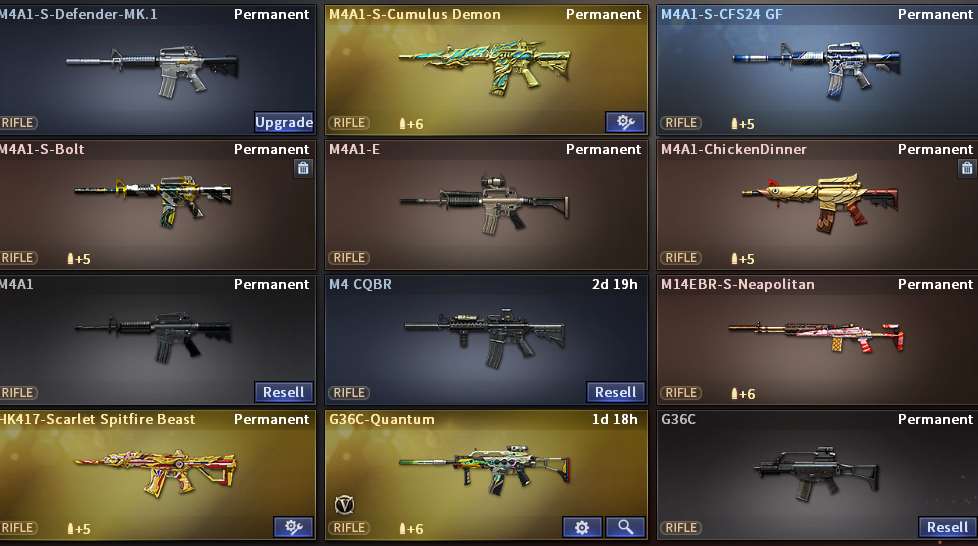
Task: Delete the M4A1-S-Bolt with trash icon
Action: 304,168
